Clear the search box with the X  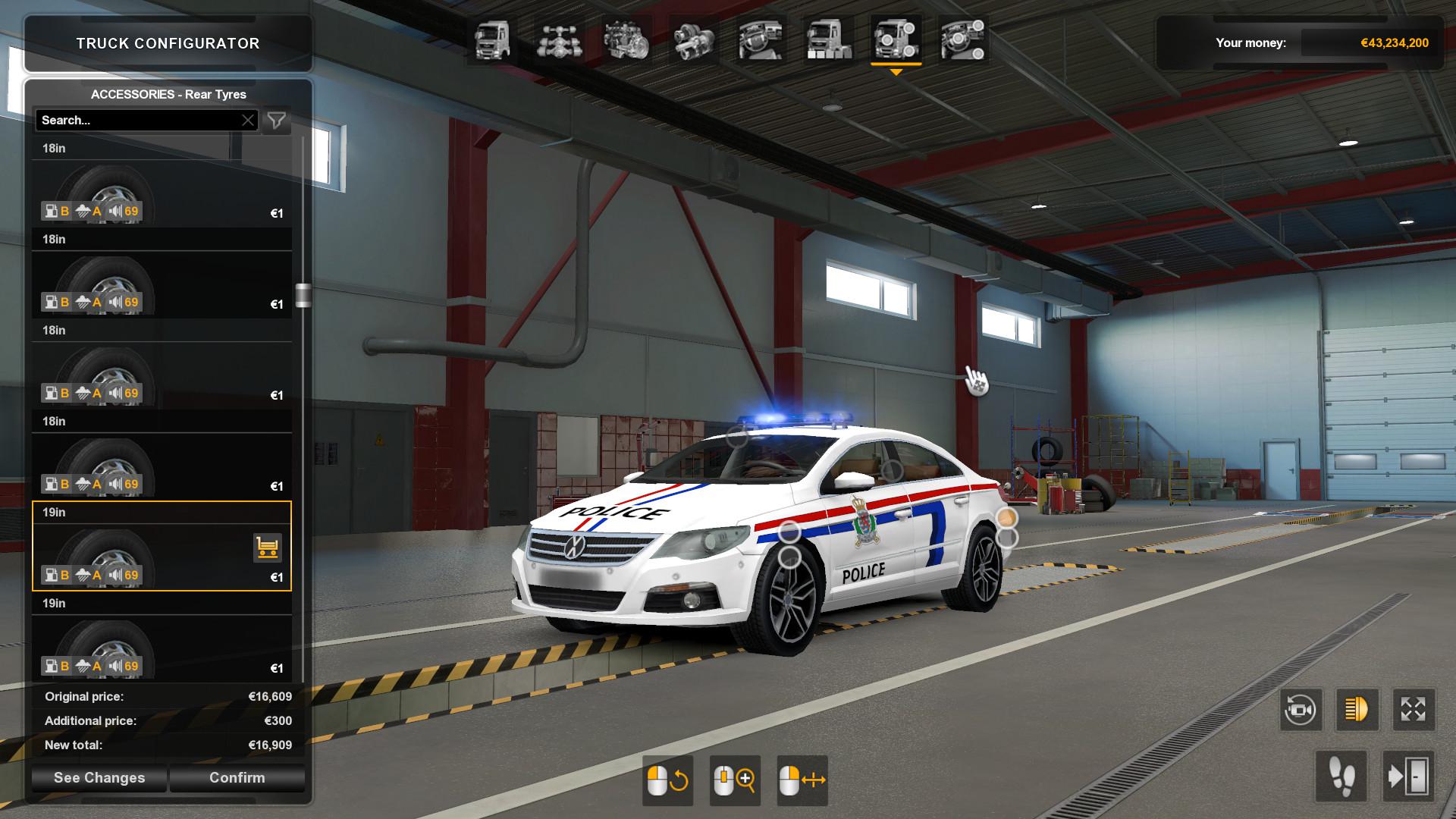pos(248,121)
